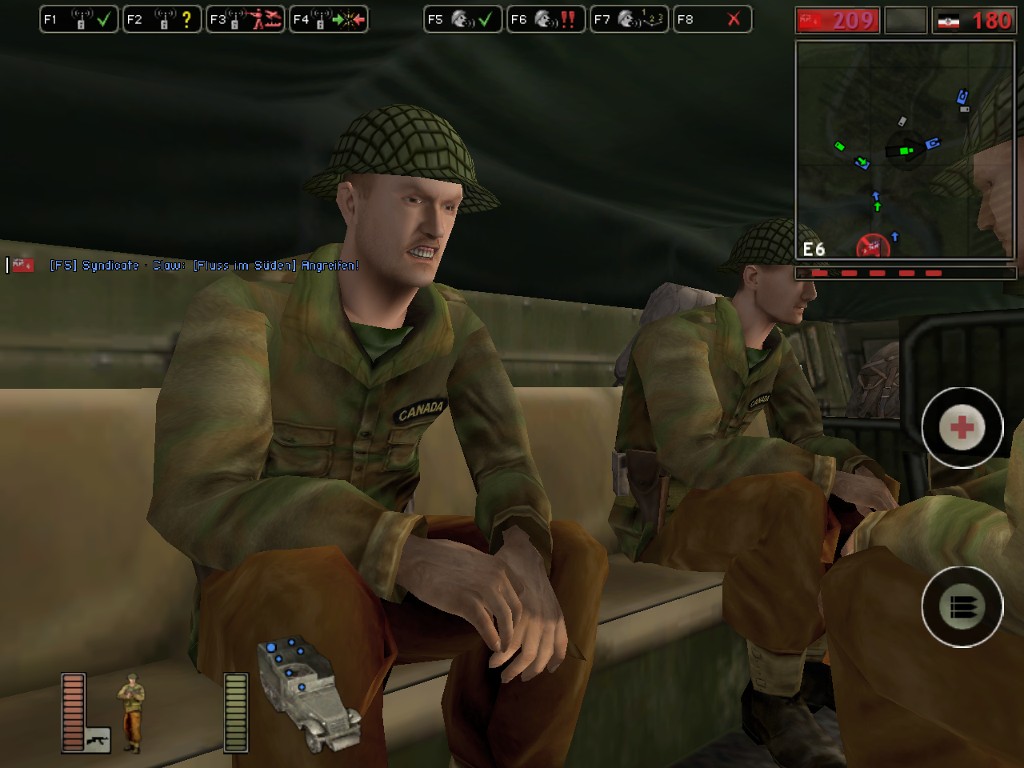Choose the F2 radio question mark command
The height and width of the screenshot is (768, 1024).
pos(162,19)
